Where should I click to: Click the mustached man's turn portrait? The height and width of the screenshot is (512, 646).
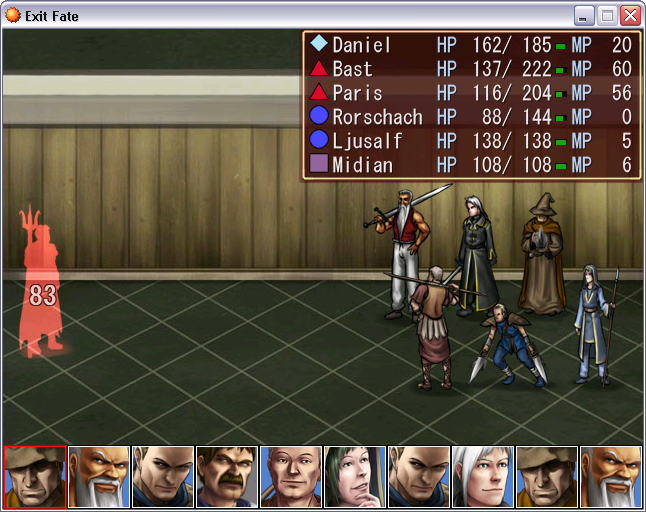(x=228, y=477)
